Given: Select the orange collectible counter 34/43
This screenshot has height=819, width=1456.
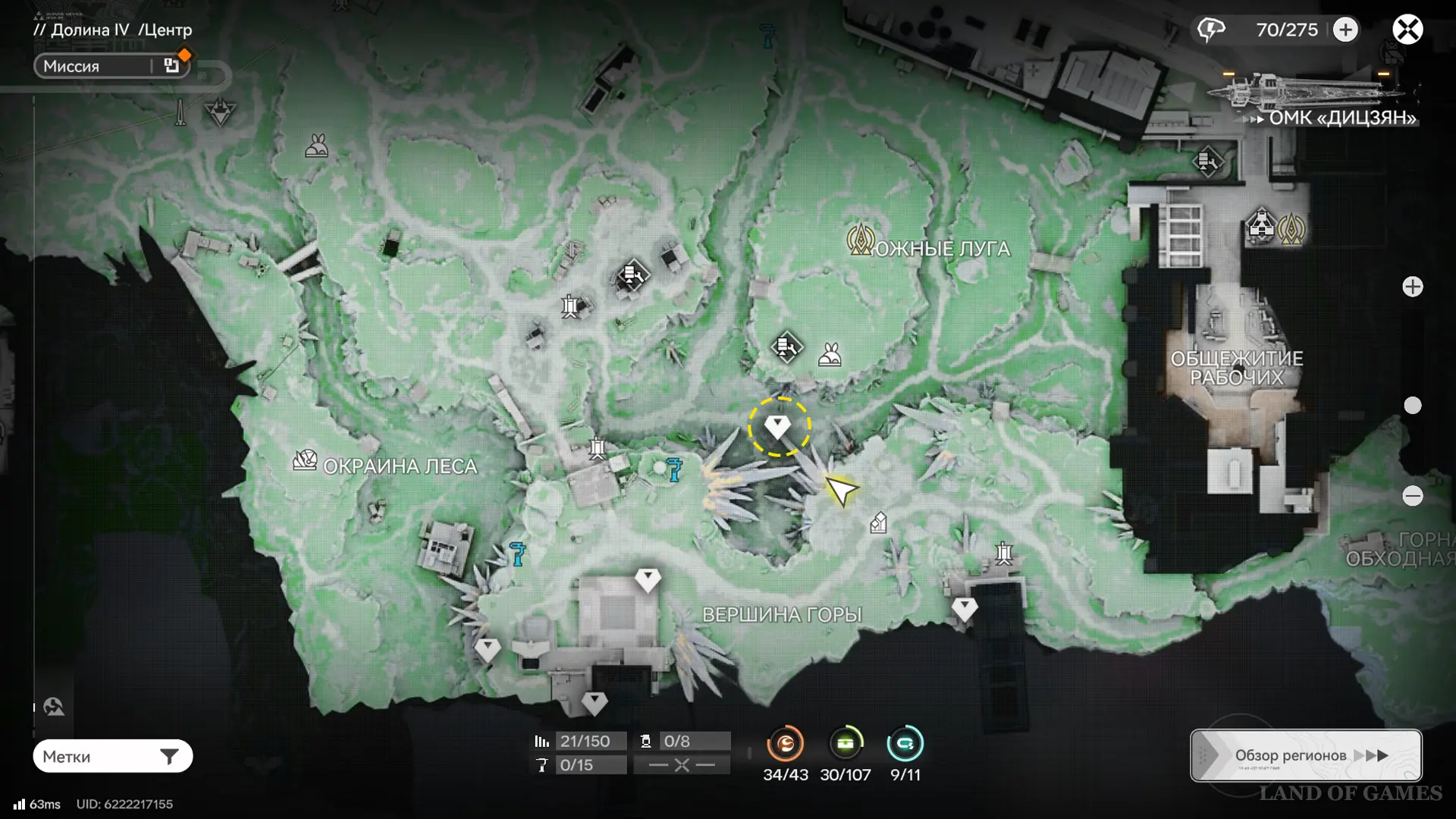Looking at the screenshot, I should [x=785, y=744].
